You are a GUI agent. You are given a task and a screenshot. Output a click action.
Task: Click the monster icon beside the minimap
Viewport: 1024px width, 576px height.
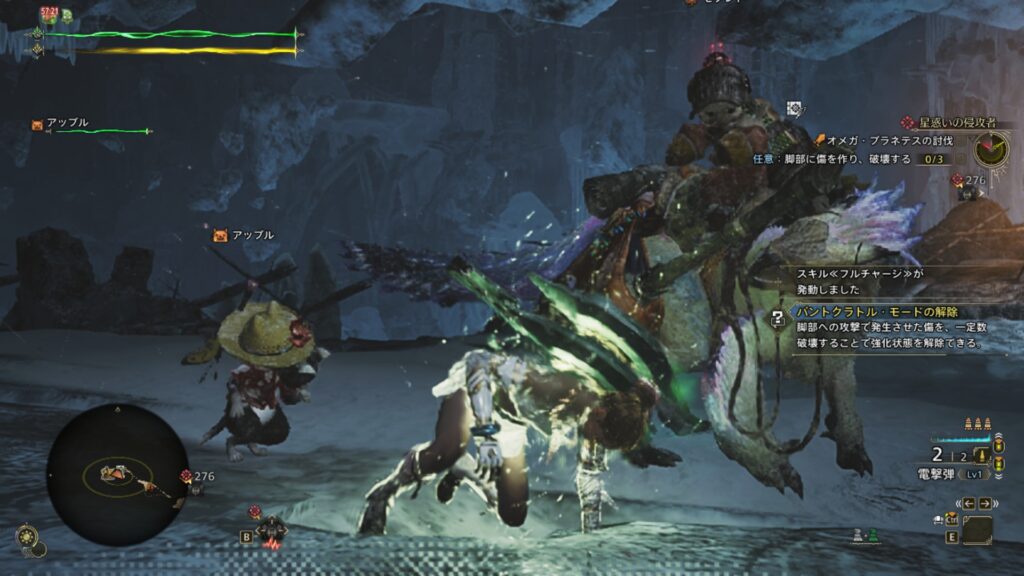(x=186, y=477)
